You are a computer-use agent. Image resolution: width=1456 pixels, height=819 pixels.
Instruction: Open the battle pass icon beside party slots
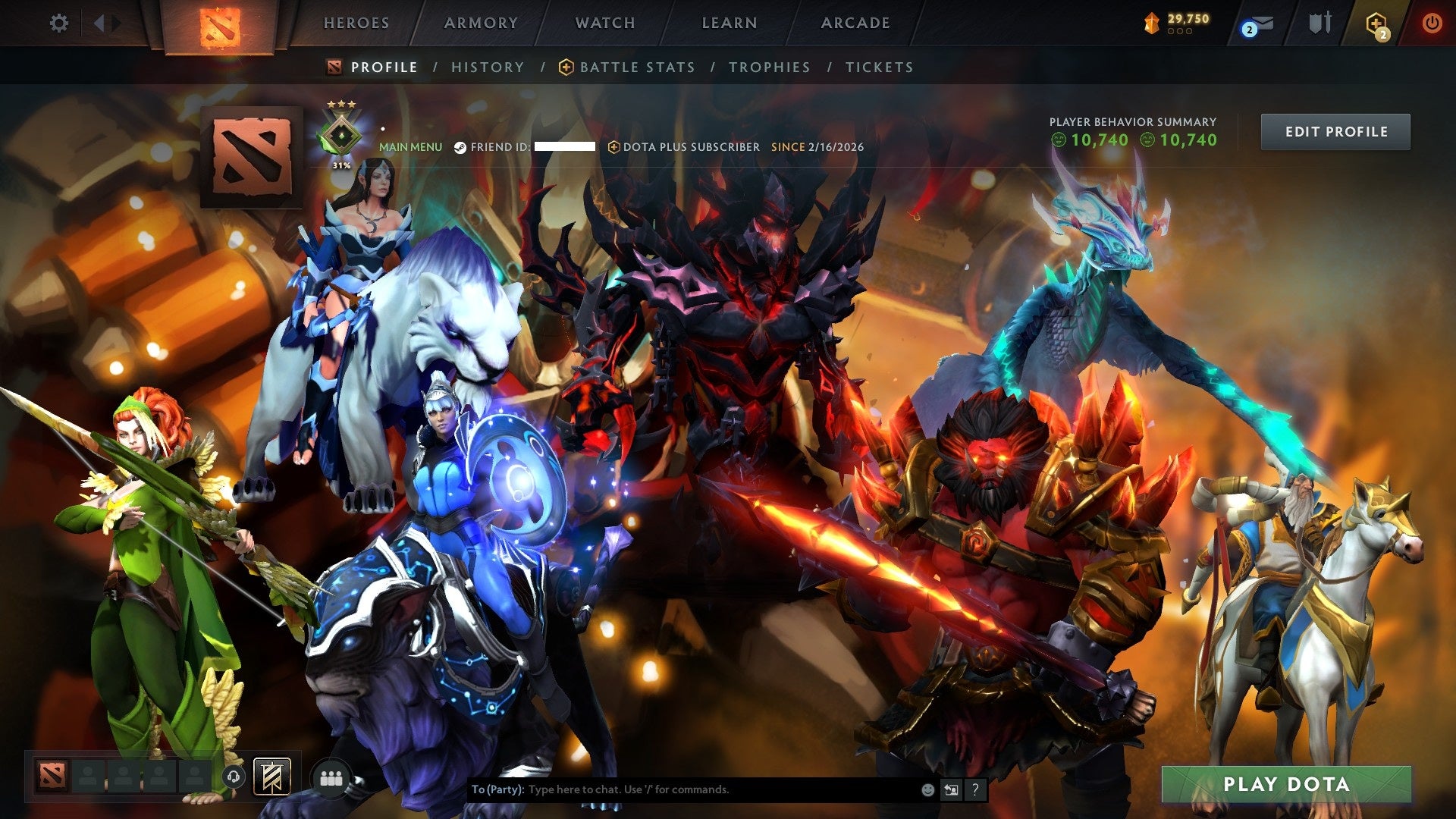coord(273,777)
